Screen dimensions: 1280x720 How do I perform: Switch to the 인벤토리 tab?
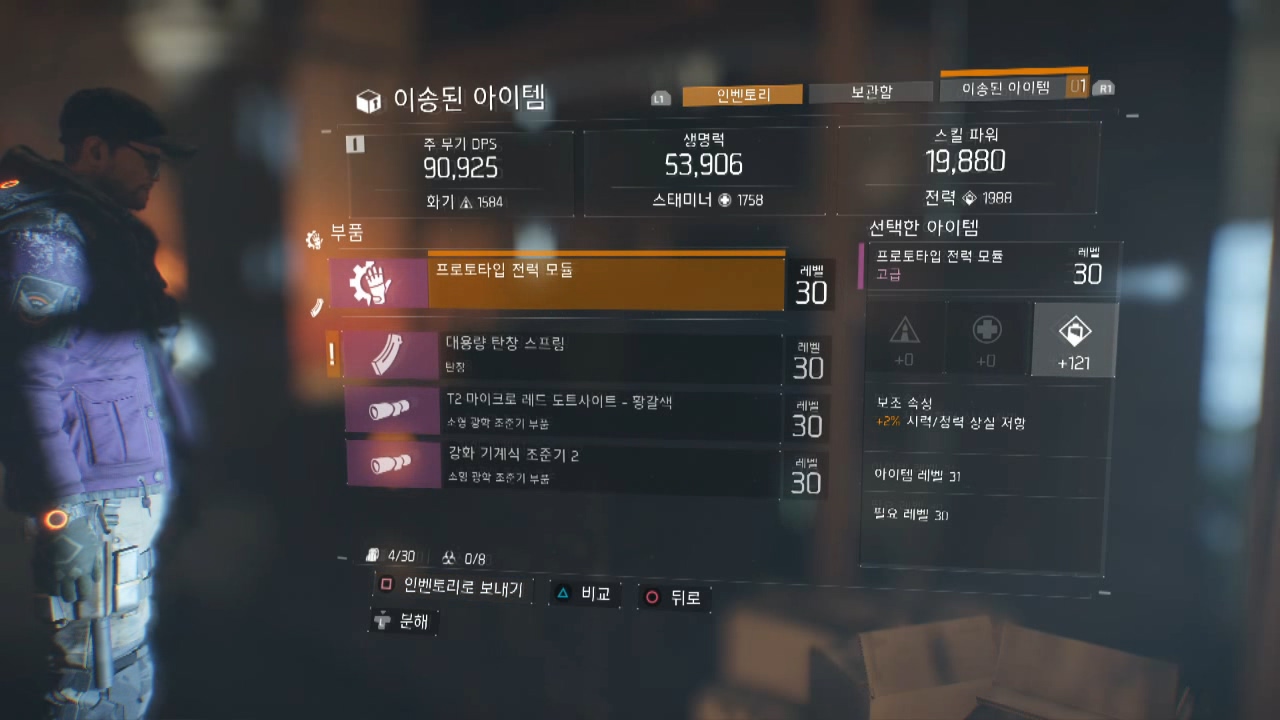[x=742, y=95]
